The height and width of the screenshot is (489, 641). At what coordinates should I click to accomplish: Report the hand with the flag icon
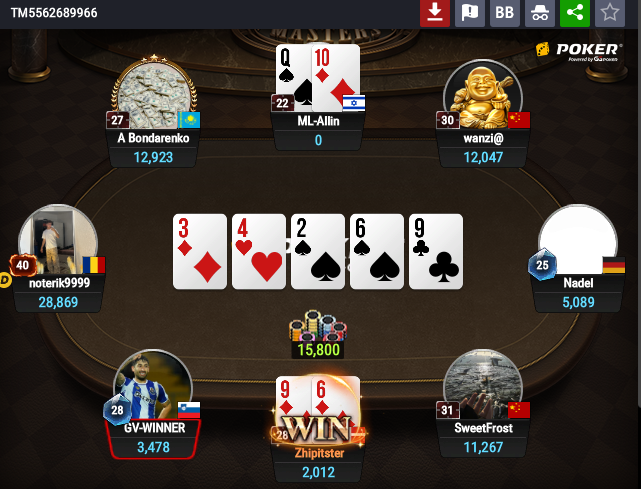coord(469,13)
